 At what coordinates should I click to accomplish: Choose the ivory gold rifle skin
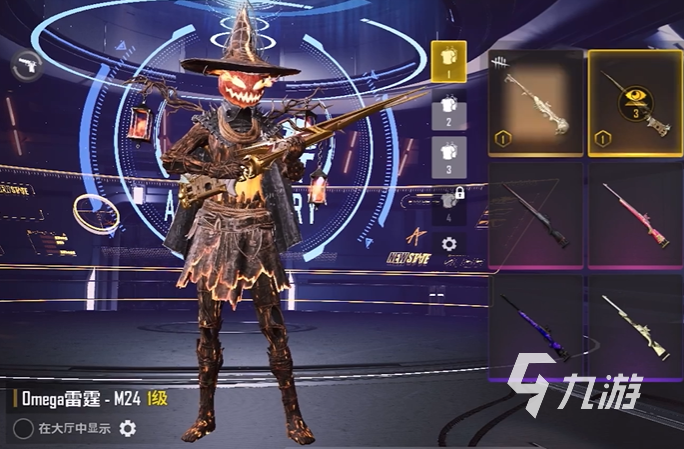[x=536, y=103]
